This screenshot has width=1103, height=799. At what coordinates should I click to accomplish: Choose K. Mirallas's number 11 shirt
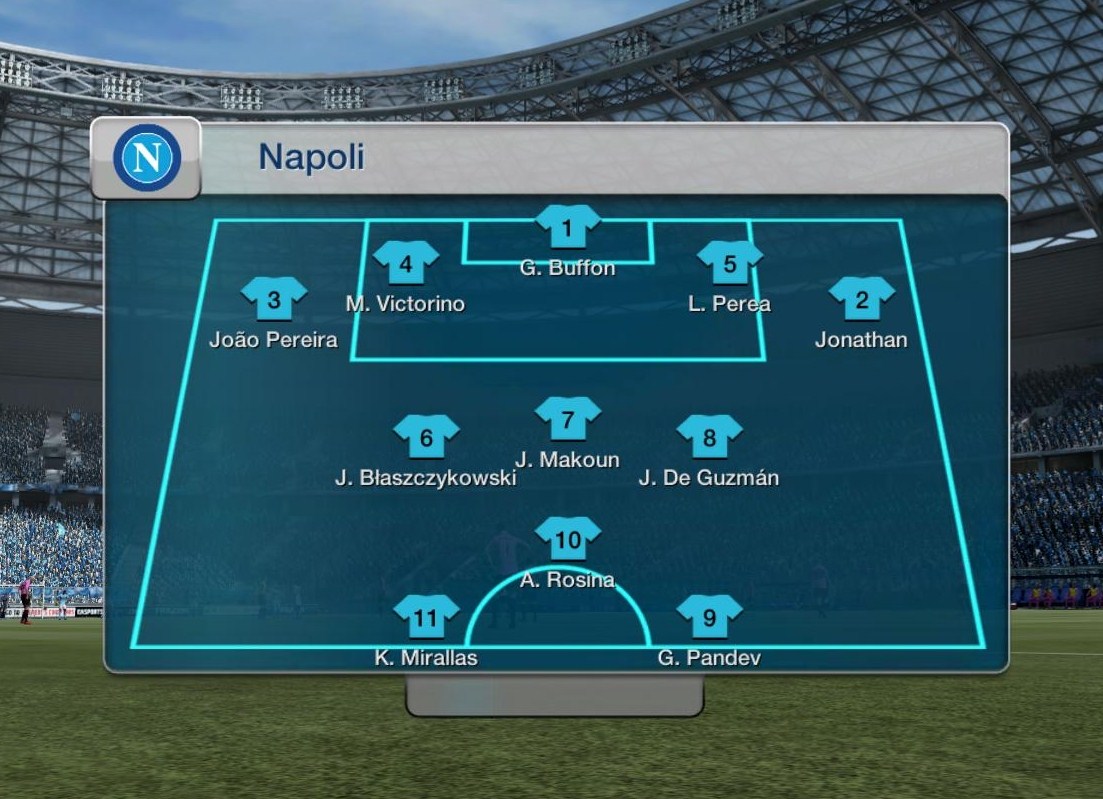(x=426, y=617)
